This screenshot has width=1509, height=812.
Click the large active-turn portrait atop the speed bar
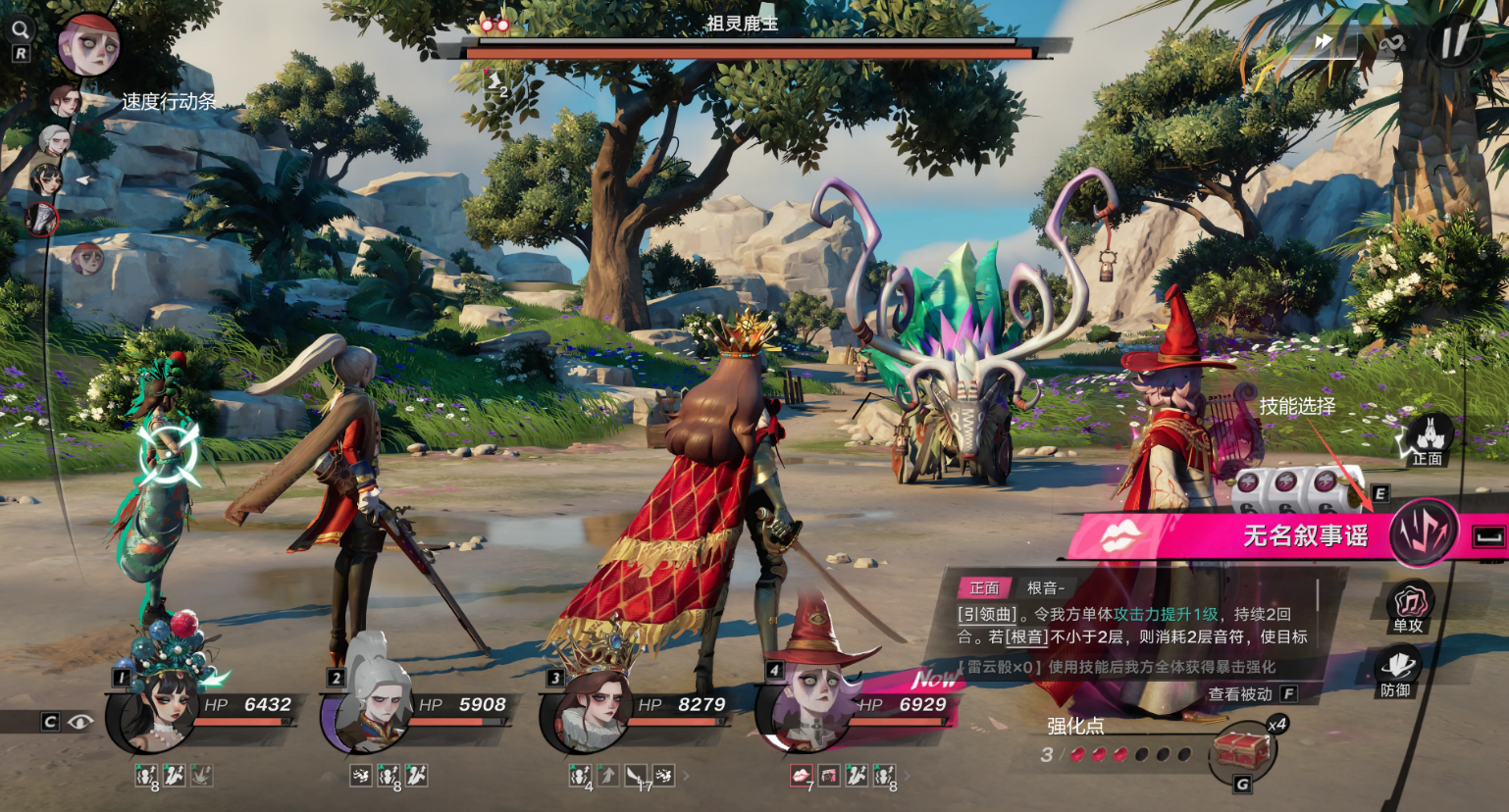pyautogui.click(x=88, y=45)
